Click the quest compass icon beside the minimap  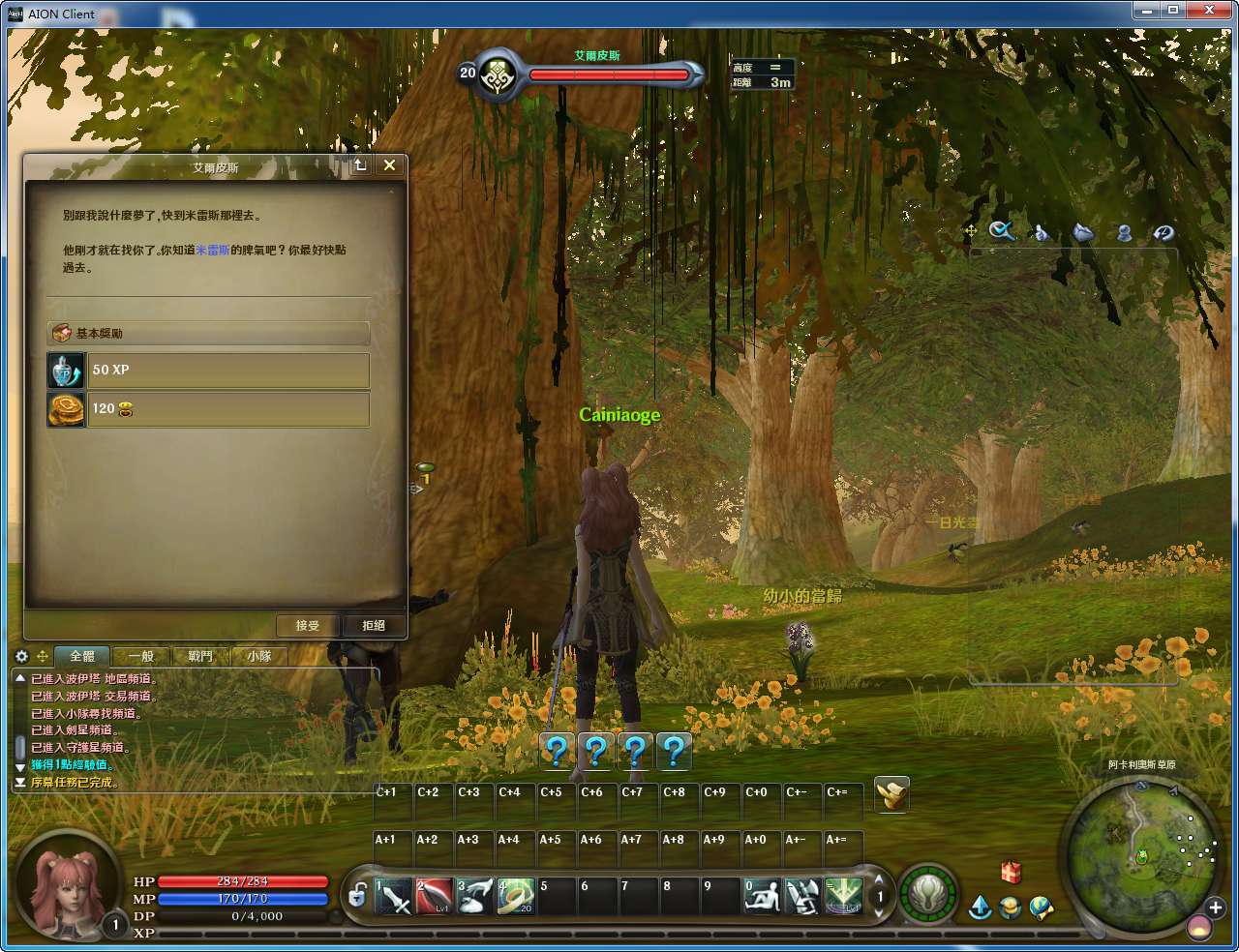click(1010, 908)
